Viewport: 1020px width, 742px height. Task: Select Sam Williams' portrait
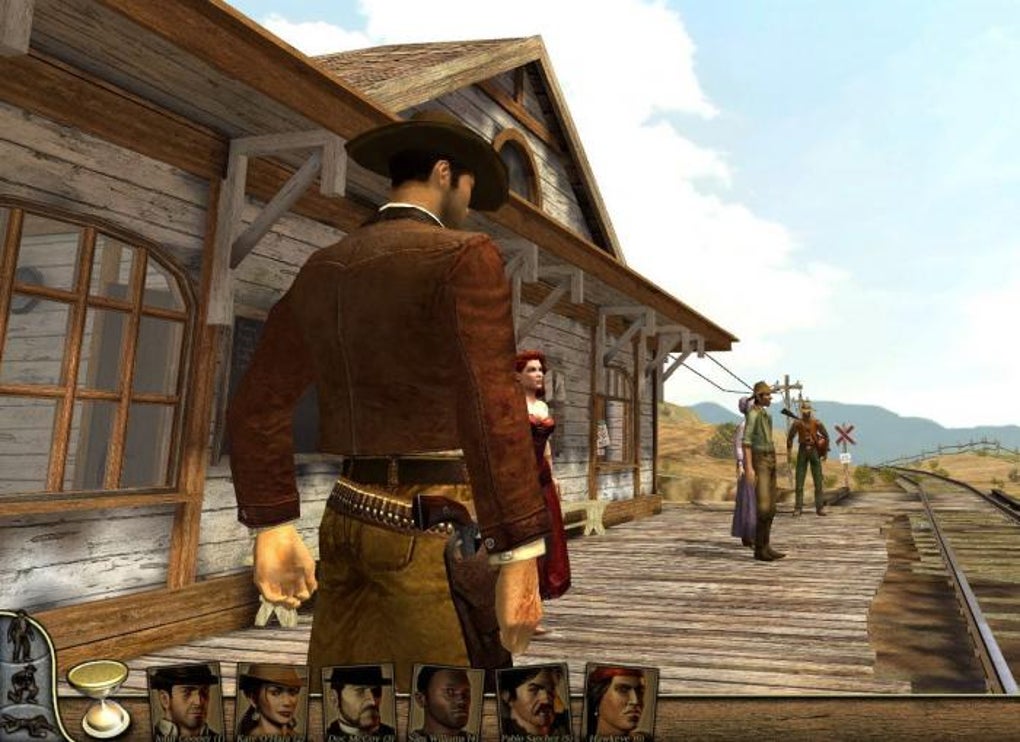point(446,702)
